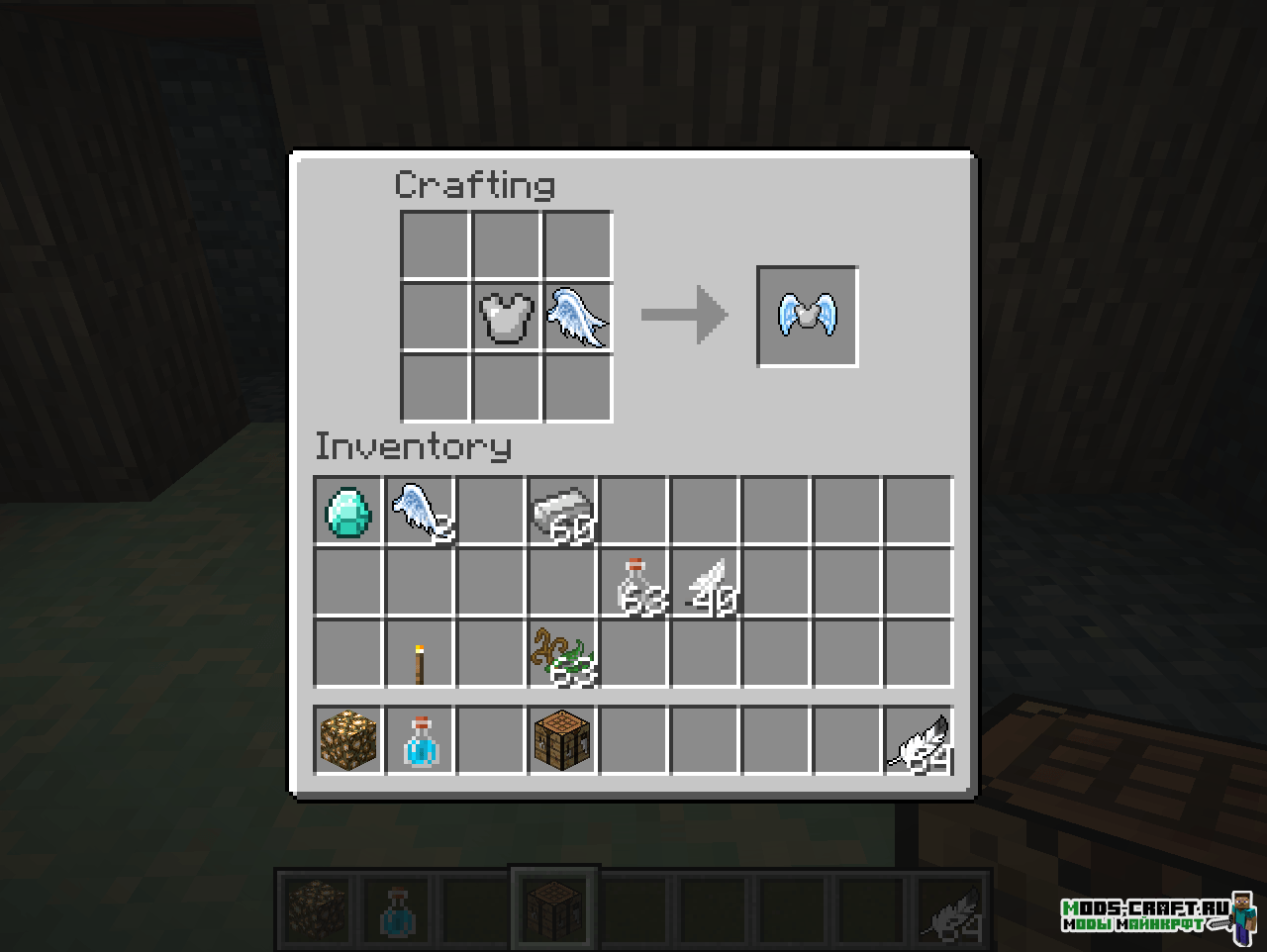This screenshot has width=1267, height=952.
Task: Select the angel wing in the crafting grid
Action: [578, 317]
